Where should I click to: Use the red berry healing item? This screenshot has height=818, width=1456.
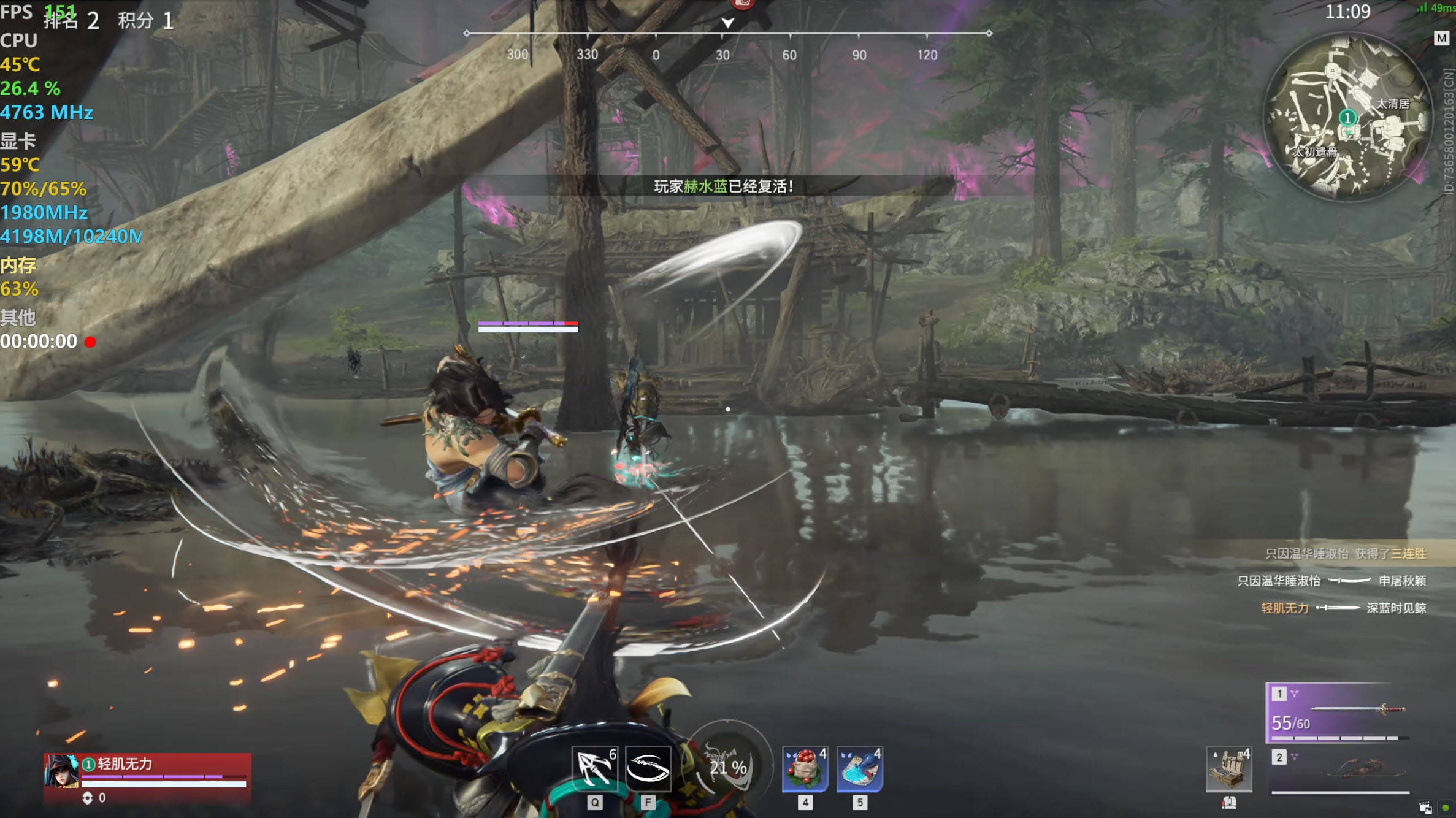click(x=805, y=769)
